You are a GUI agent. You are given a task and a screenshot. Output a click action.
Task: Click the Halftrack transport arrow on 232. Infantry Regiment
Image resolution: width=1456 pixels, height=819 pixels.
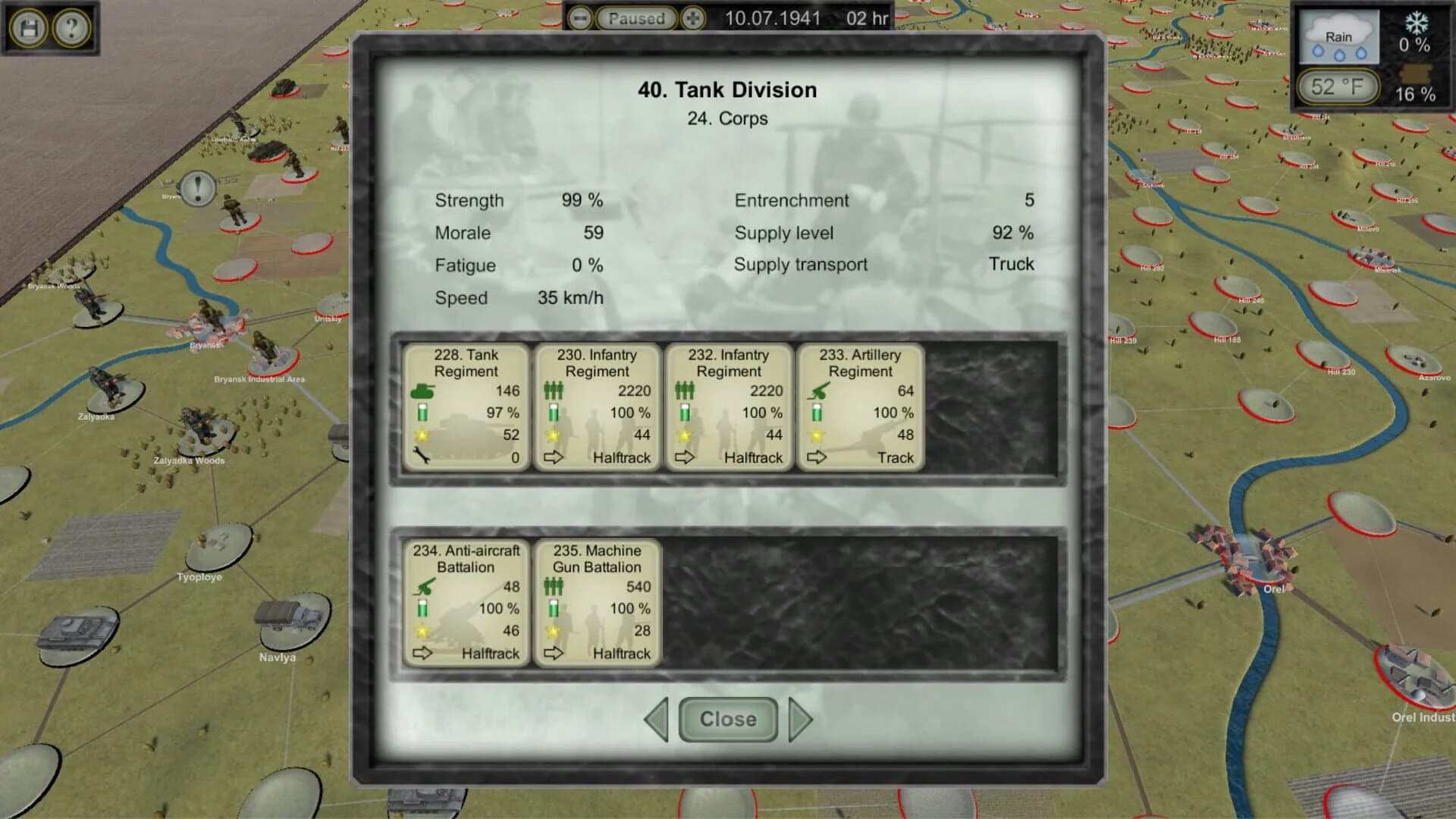pos(686,457)
